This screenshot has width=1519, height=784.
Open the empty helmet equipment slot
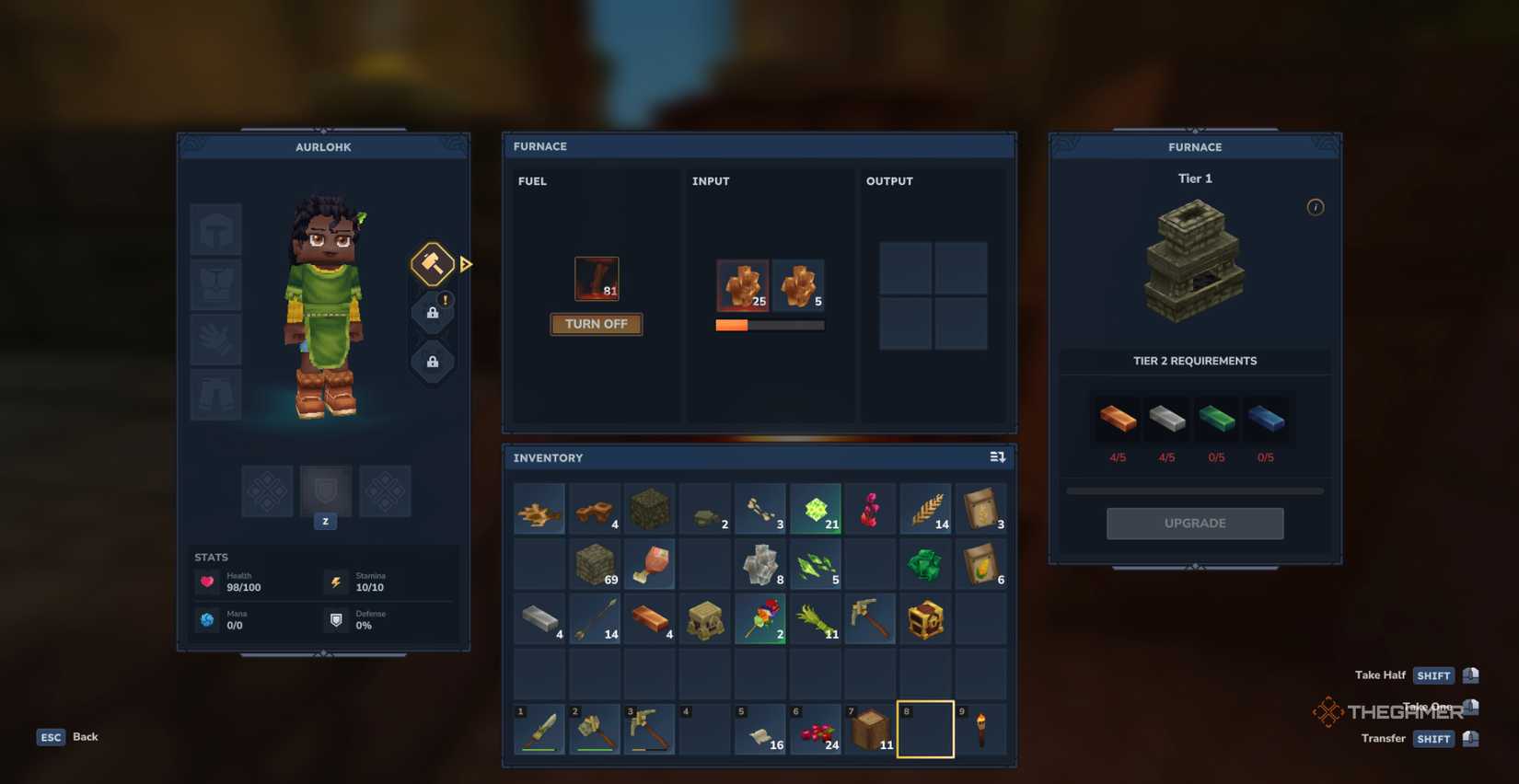(x=215, y=228)
